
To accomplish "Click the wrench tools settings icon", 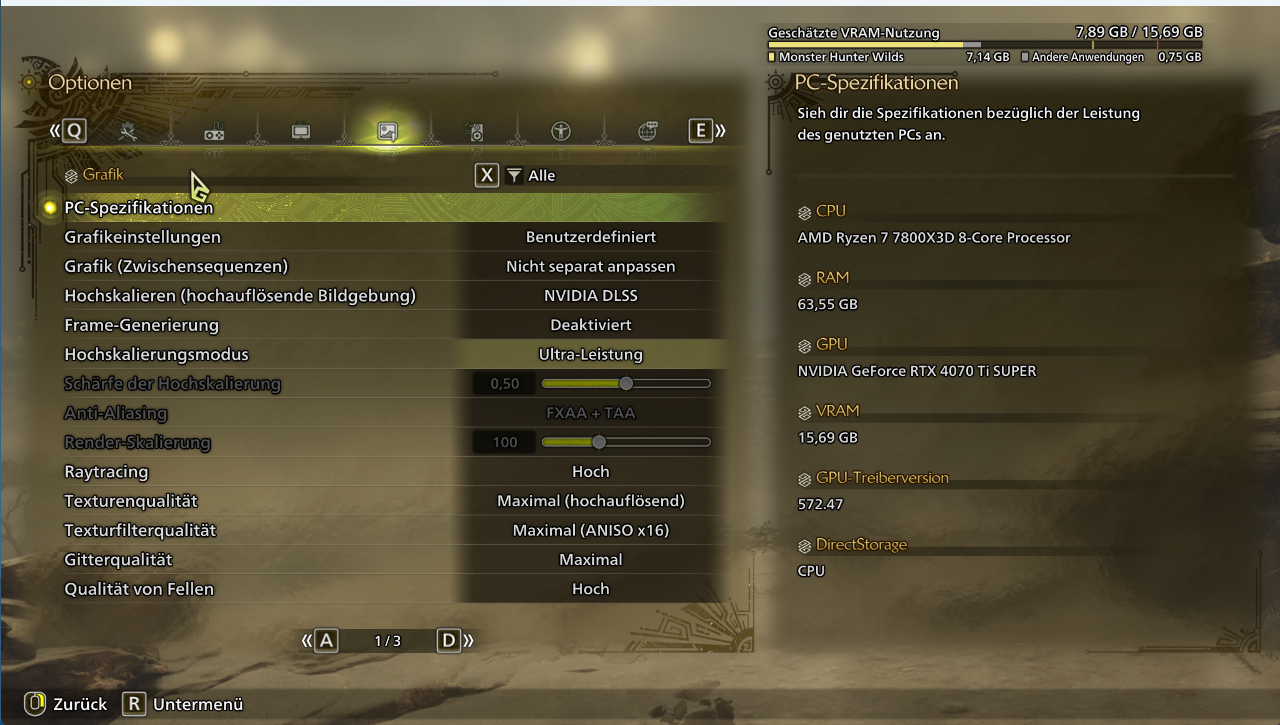I will click(x=128, y=131).
